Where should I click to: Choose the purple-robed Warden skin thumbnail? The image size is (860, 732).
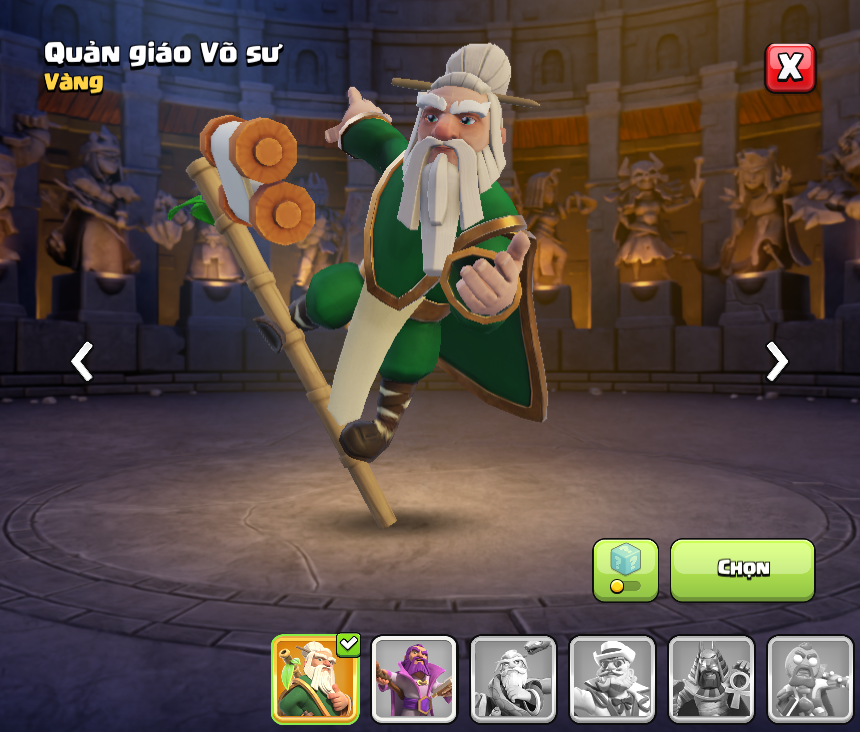[x=414, y=679]
